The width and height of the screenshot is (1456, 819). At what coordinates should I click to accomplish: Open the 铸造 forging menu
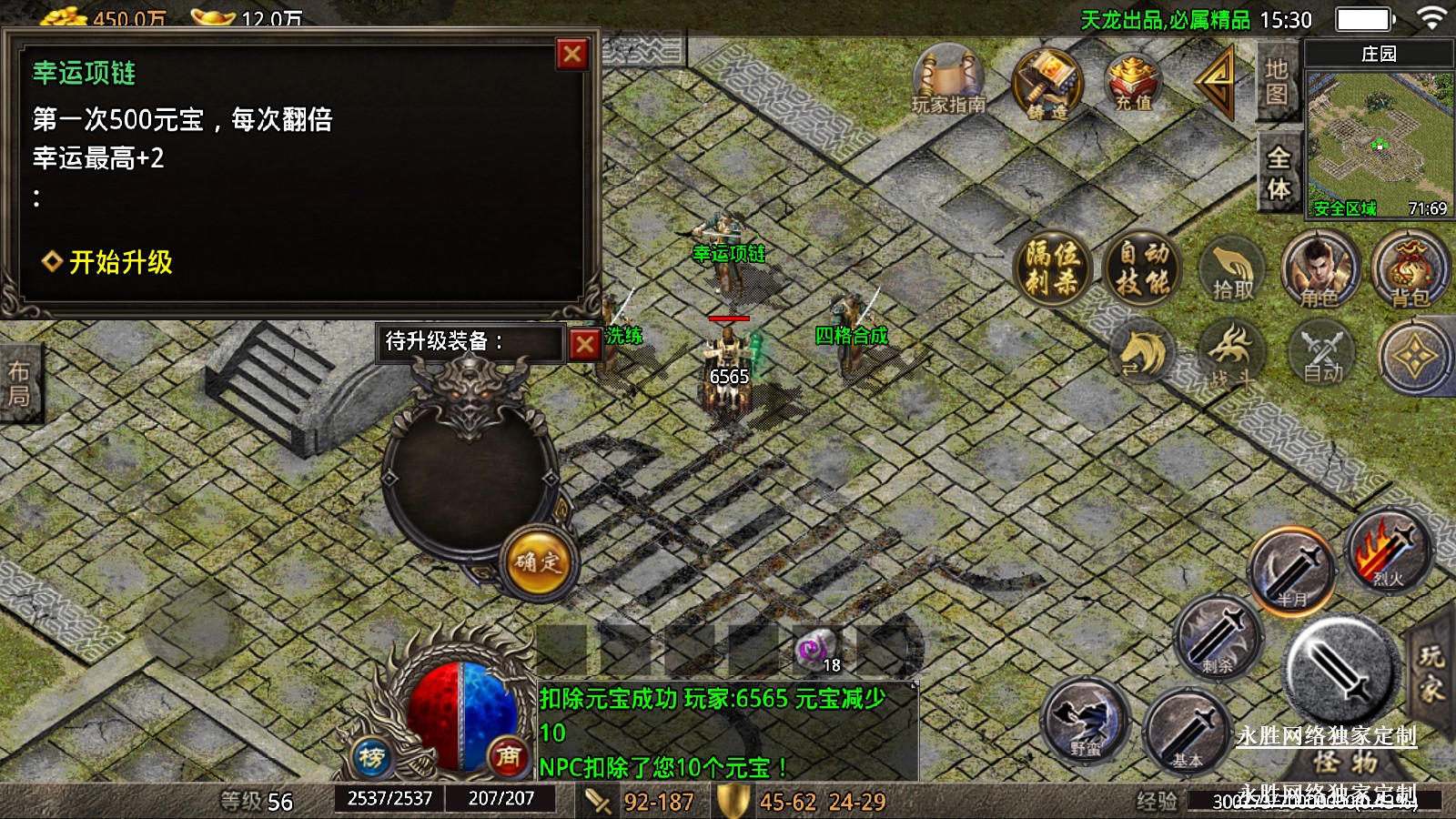[x=1047, y=85]
